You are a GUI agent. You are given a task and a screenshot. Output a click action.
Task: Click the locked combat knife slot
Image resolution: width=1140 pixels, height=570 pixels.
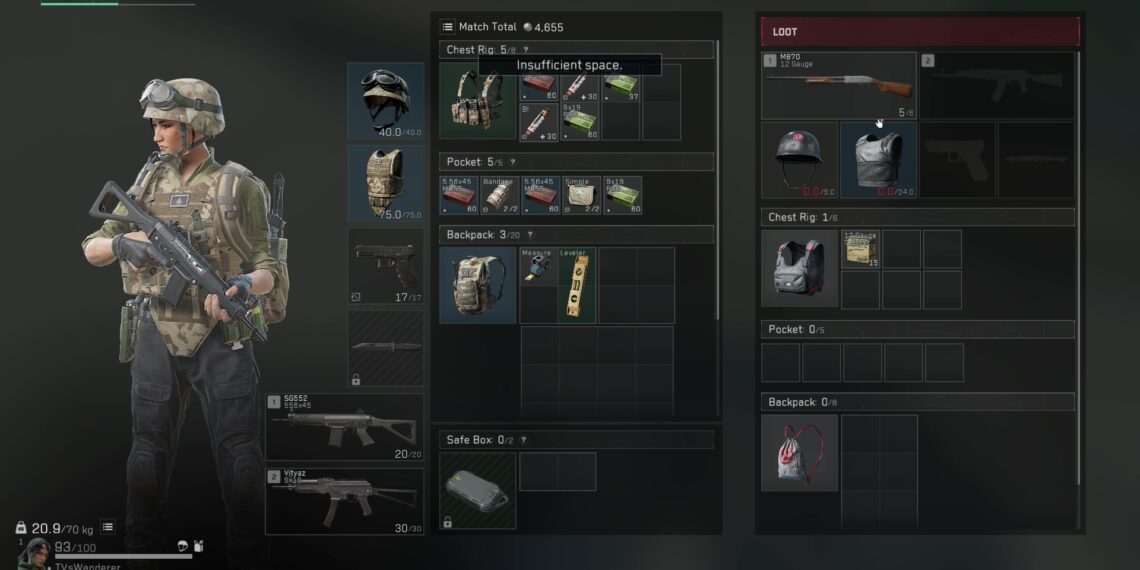385,348
